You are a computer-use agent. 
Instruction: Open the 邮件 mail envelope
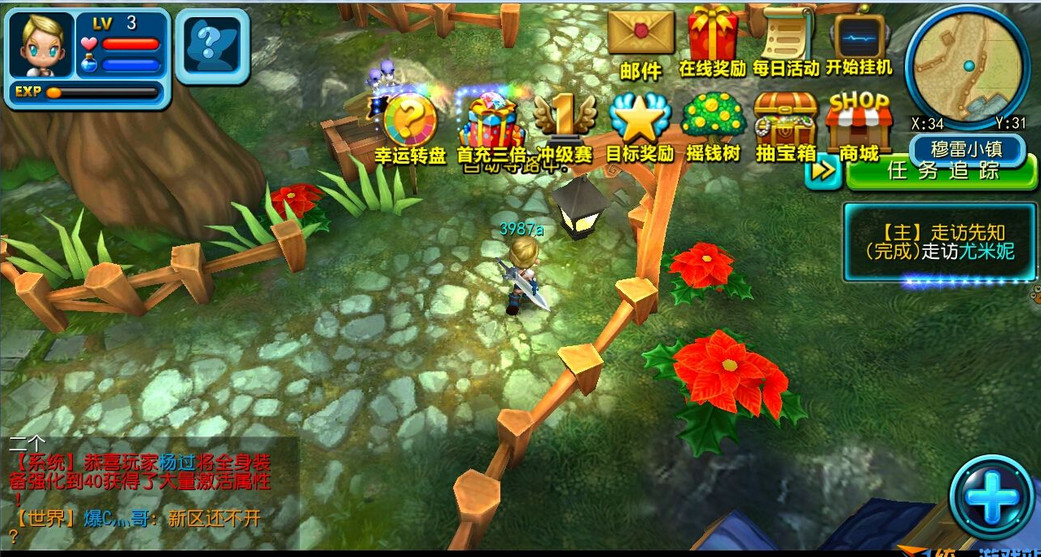tap(641, 38)
